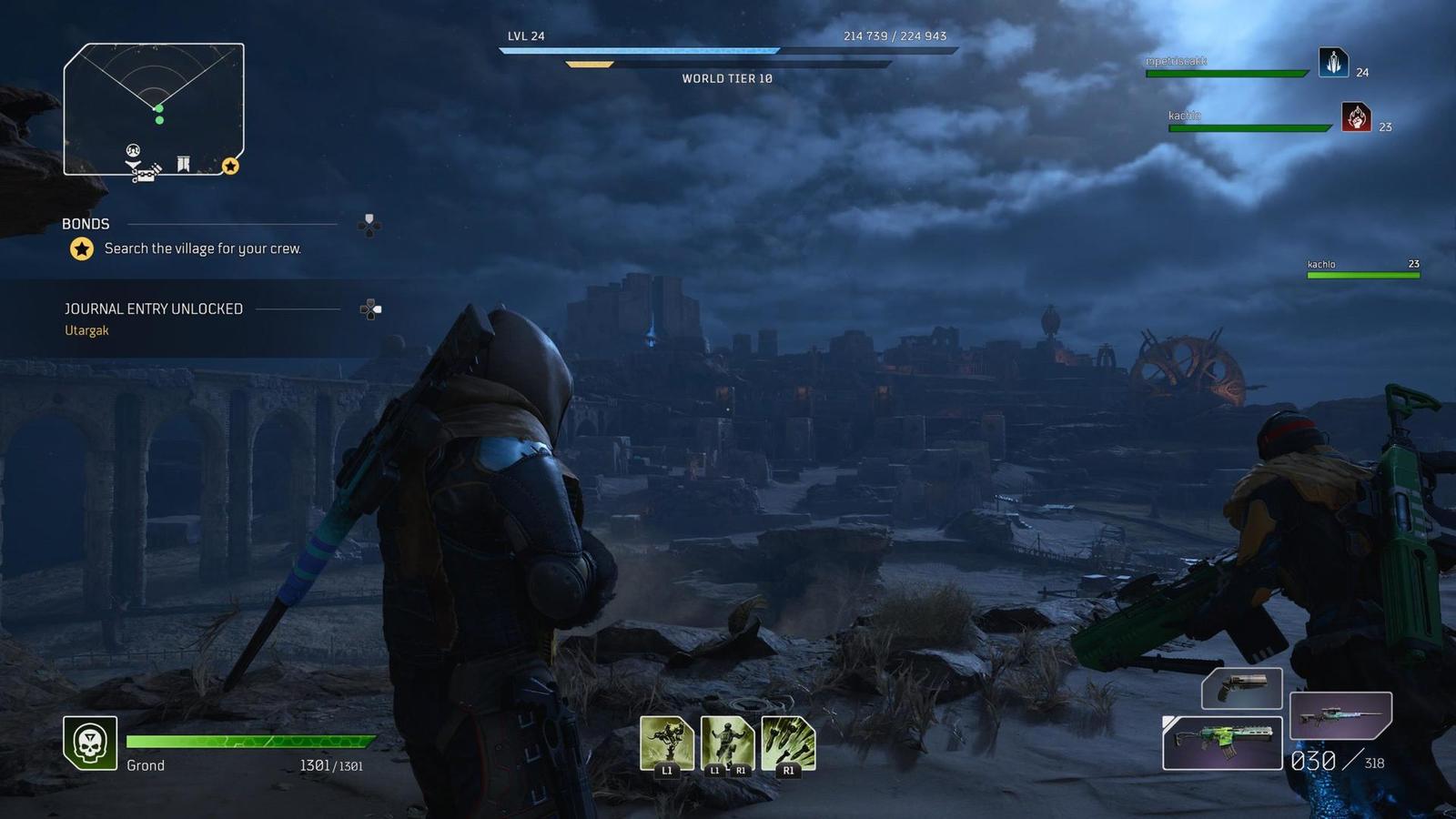Click kachlo's red flame class icon
1456x819 pixels.
pos(1356,116)
